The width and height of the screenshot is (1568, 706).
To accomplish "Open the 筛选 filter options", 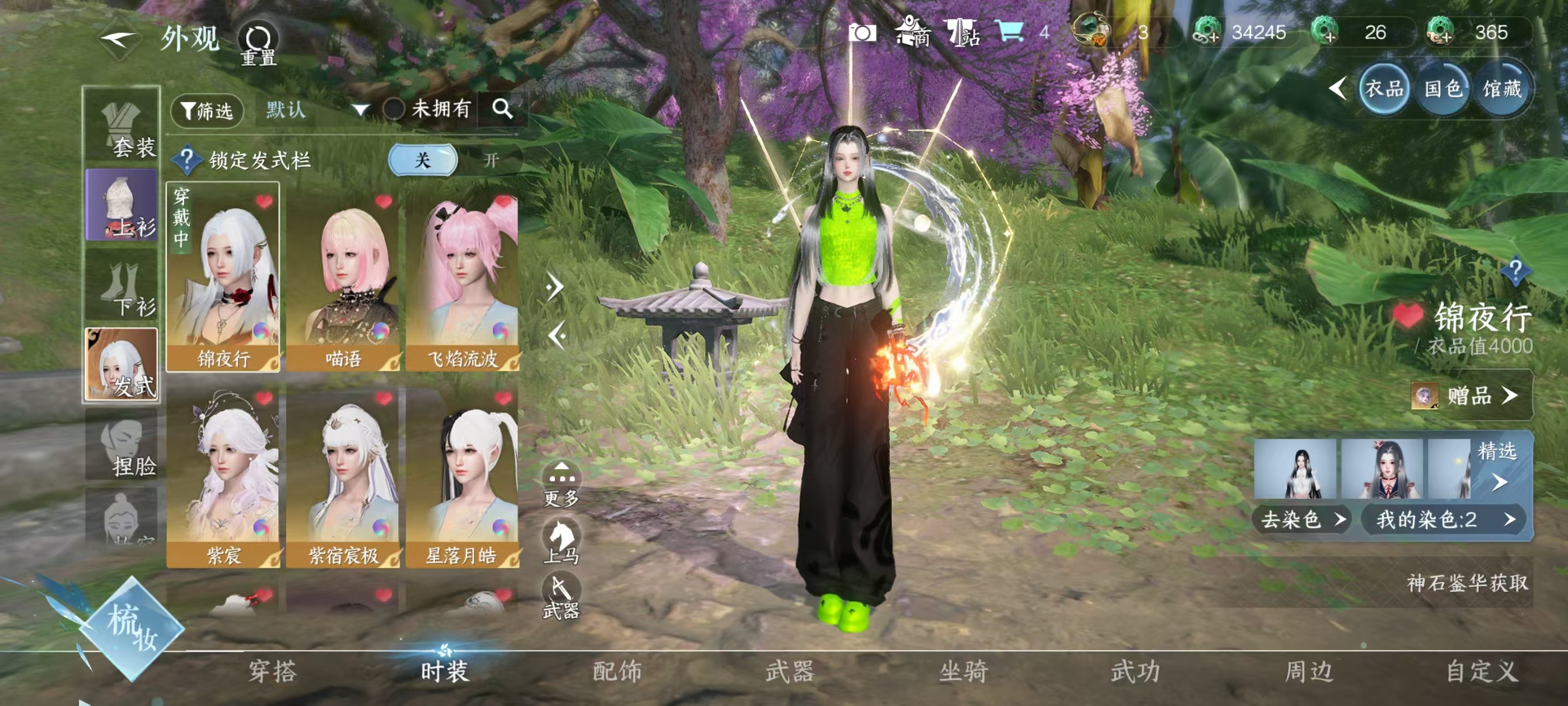I will coord(207,111).
